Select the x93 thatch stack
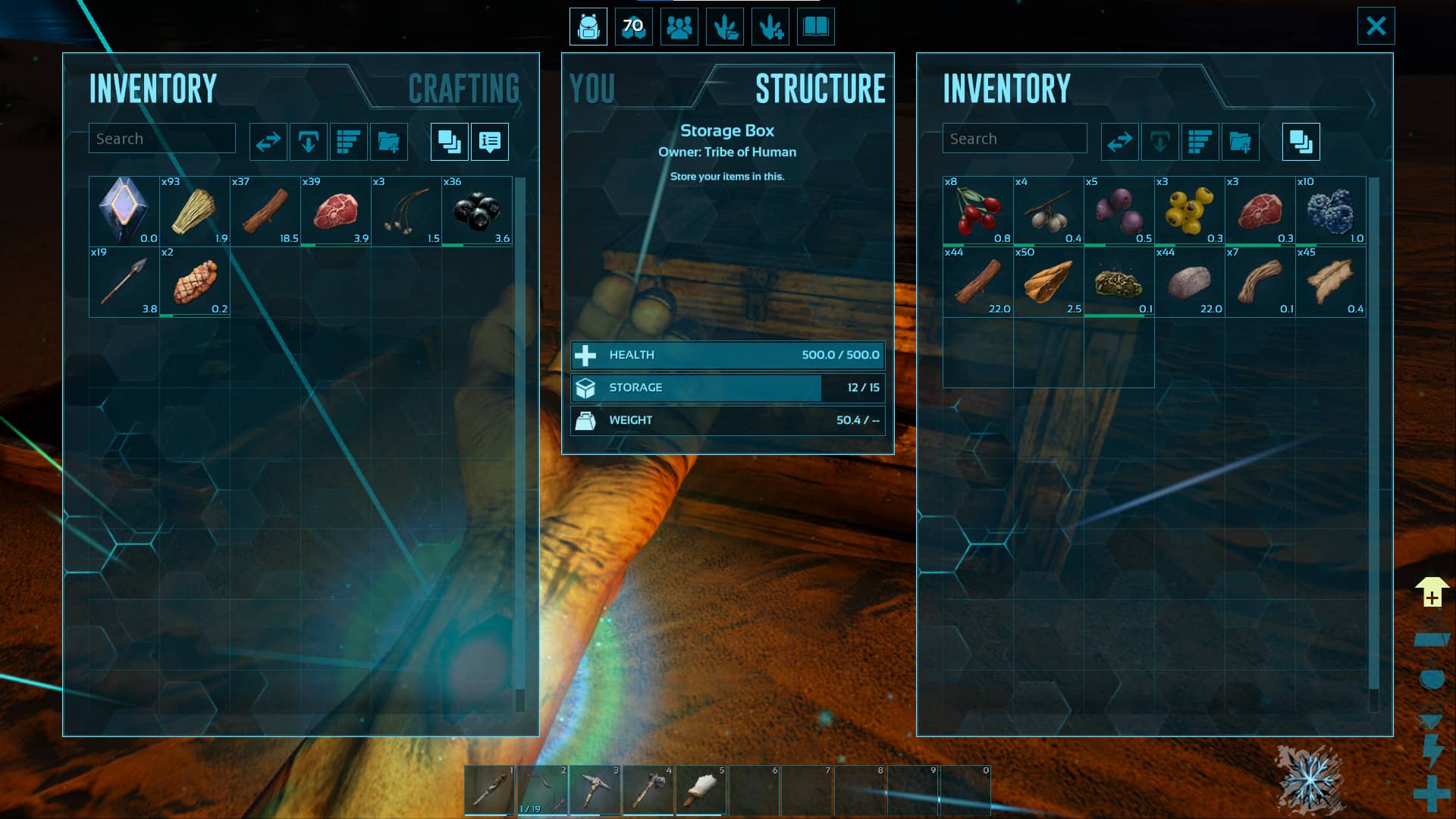 [x=195, y=212]
